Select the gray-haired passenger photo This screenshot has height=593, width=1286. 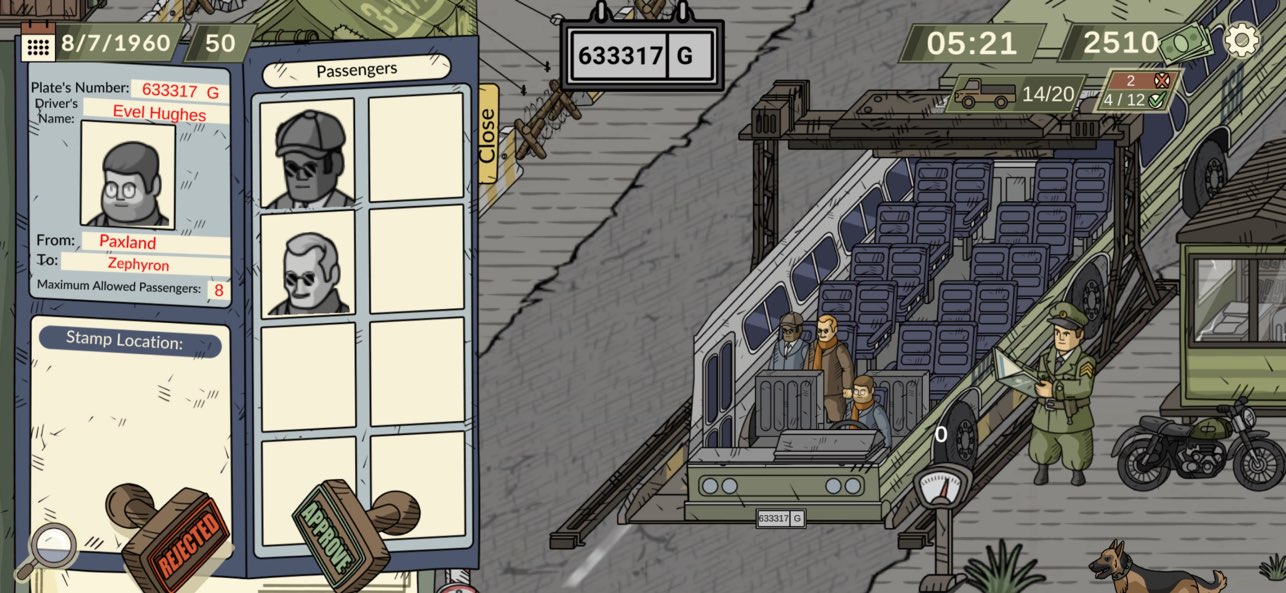[x=308, y=264]
